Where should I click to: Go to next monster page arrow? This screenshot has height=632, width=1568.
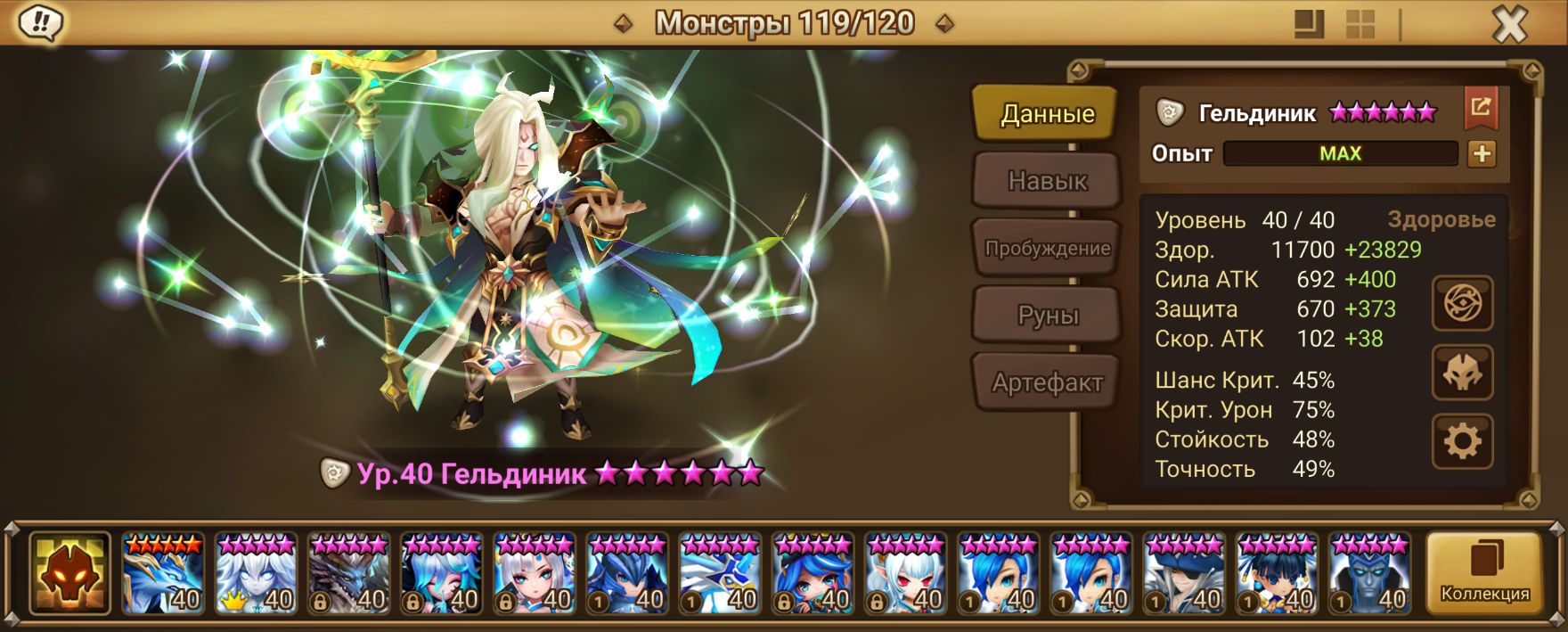pos(945,23)
